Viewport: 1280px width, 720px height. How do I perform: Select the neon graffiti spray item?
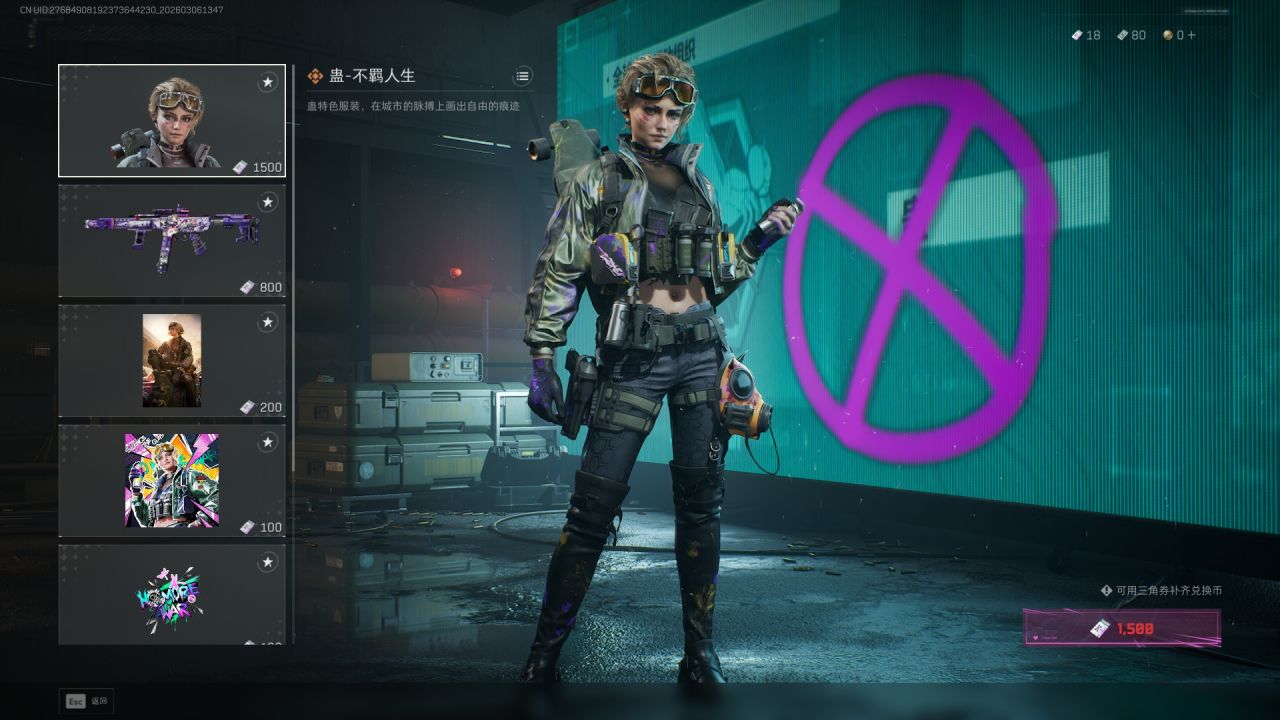(x=171, y=595)
